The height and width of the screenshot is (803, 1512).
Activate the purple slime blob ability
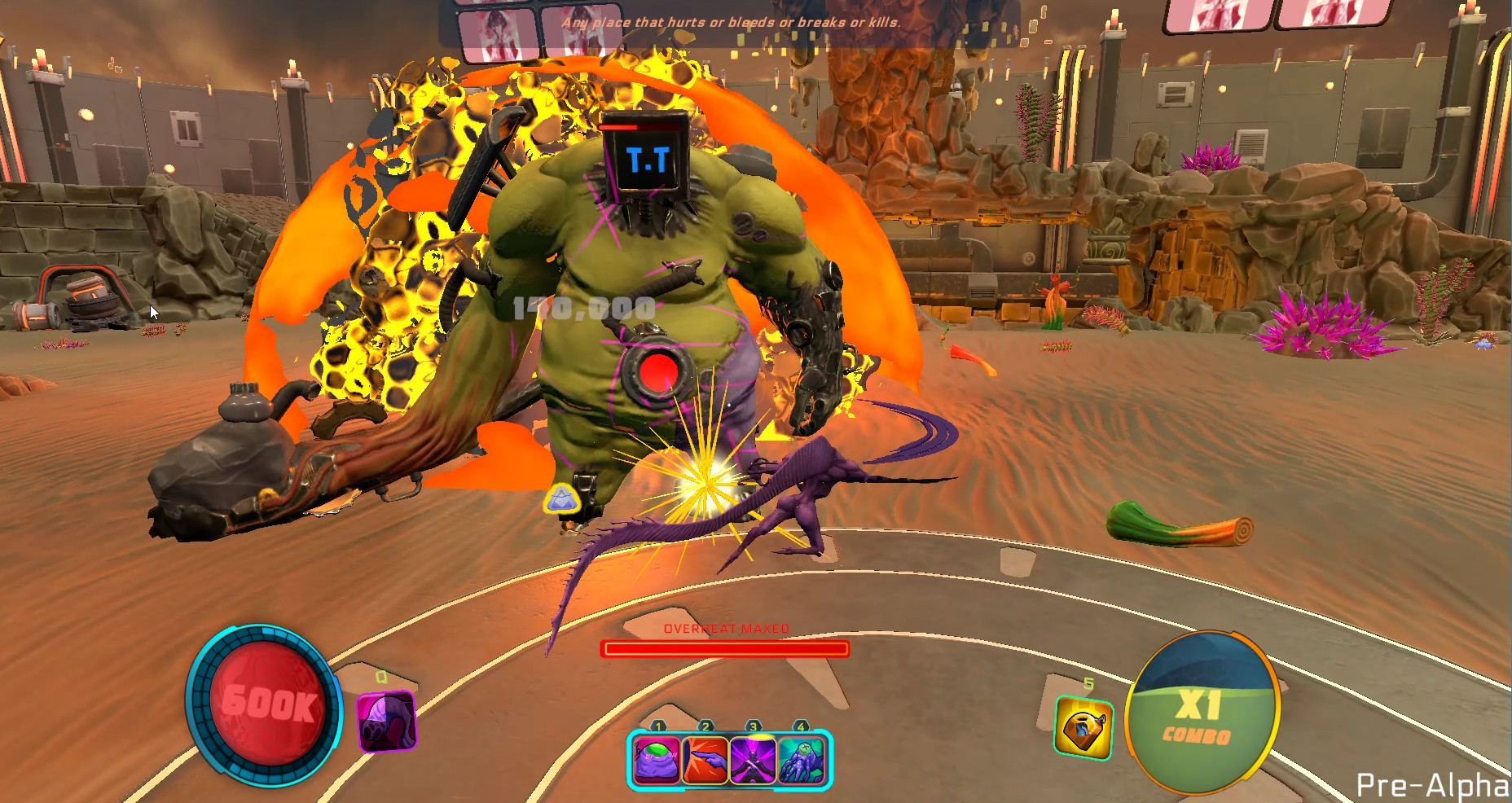pos(657,759)
